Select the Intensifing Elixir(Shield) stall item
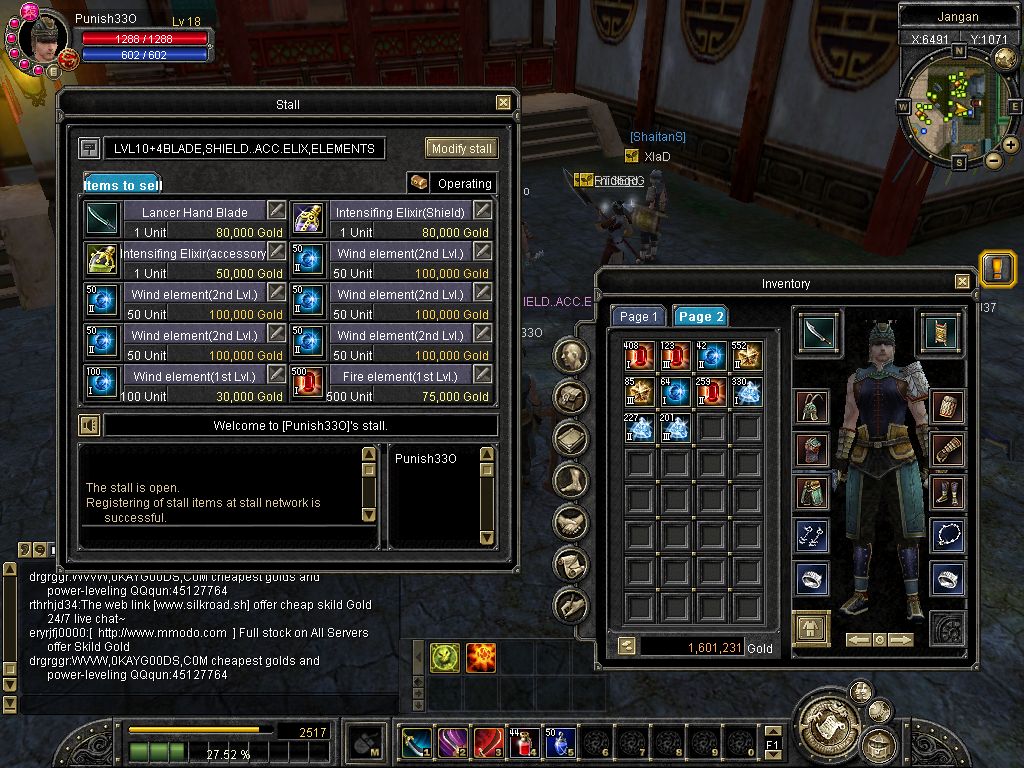The height and width of the screenshot is (768, 1024). coord(400,212)
